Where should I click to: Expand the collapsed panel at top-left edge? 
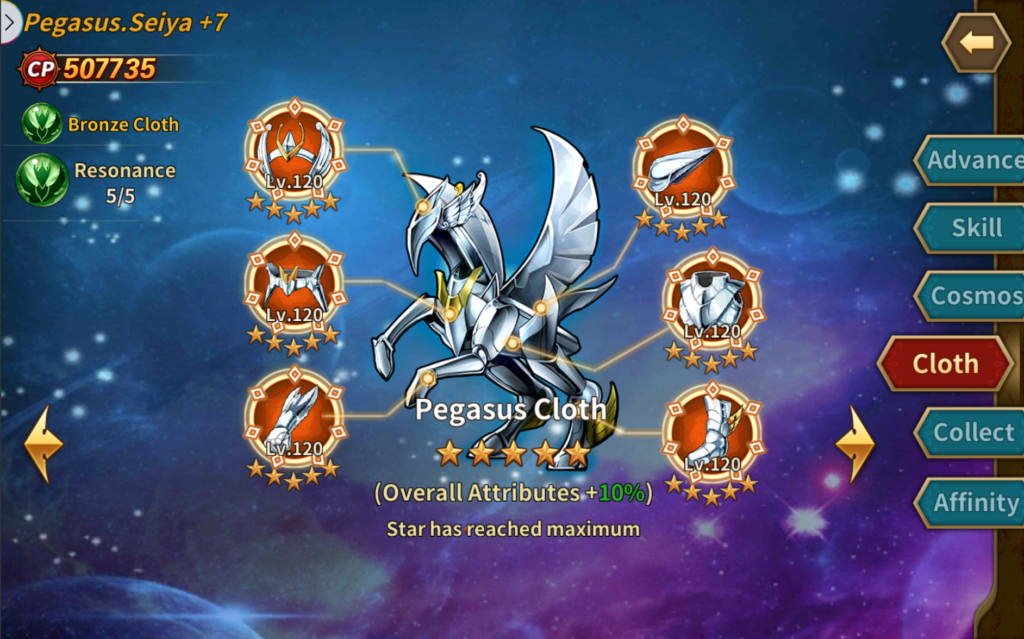click(x=10, y=22)
